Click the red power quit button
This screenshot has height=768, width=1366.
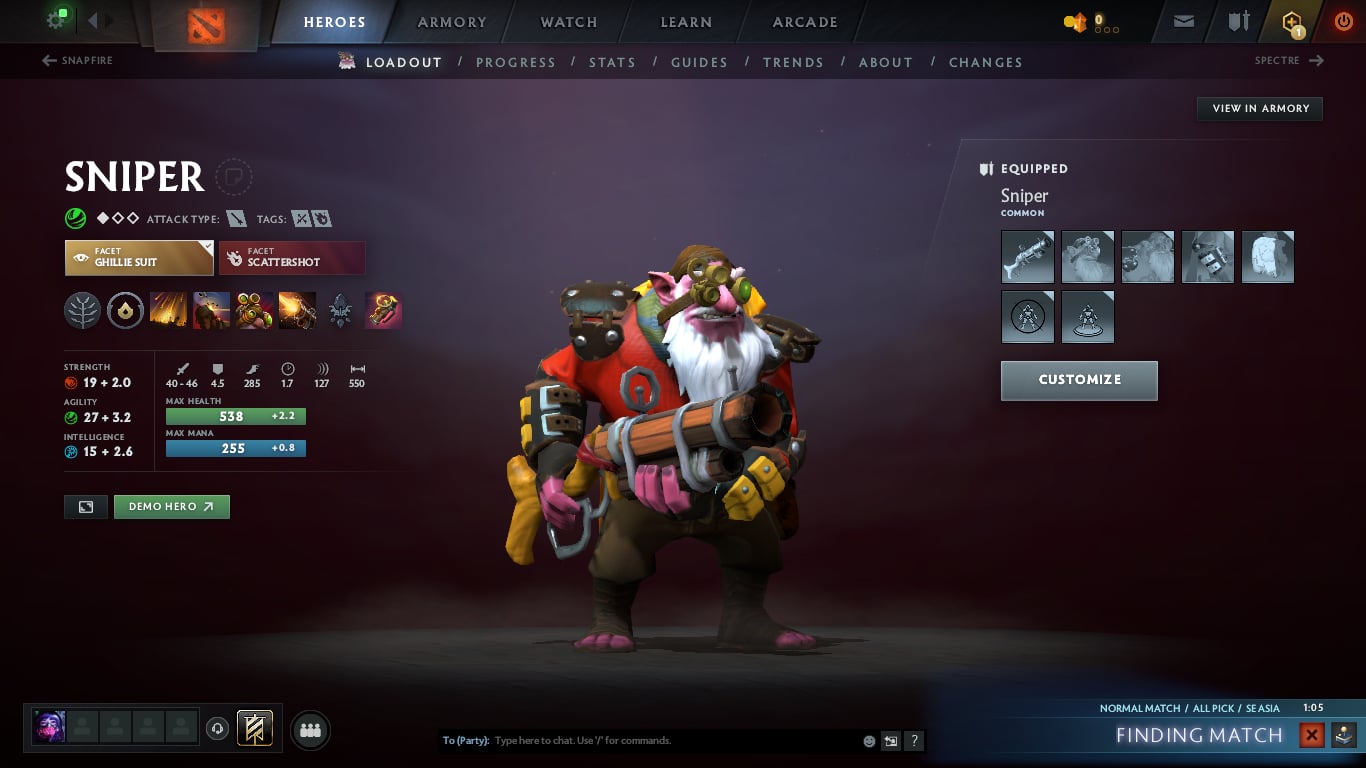pyautogui.click(x=1343, y=21)
